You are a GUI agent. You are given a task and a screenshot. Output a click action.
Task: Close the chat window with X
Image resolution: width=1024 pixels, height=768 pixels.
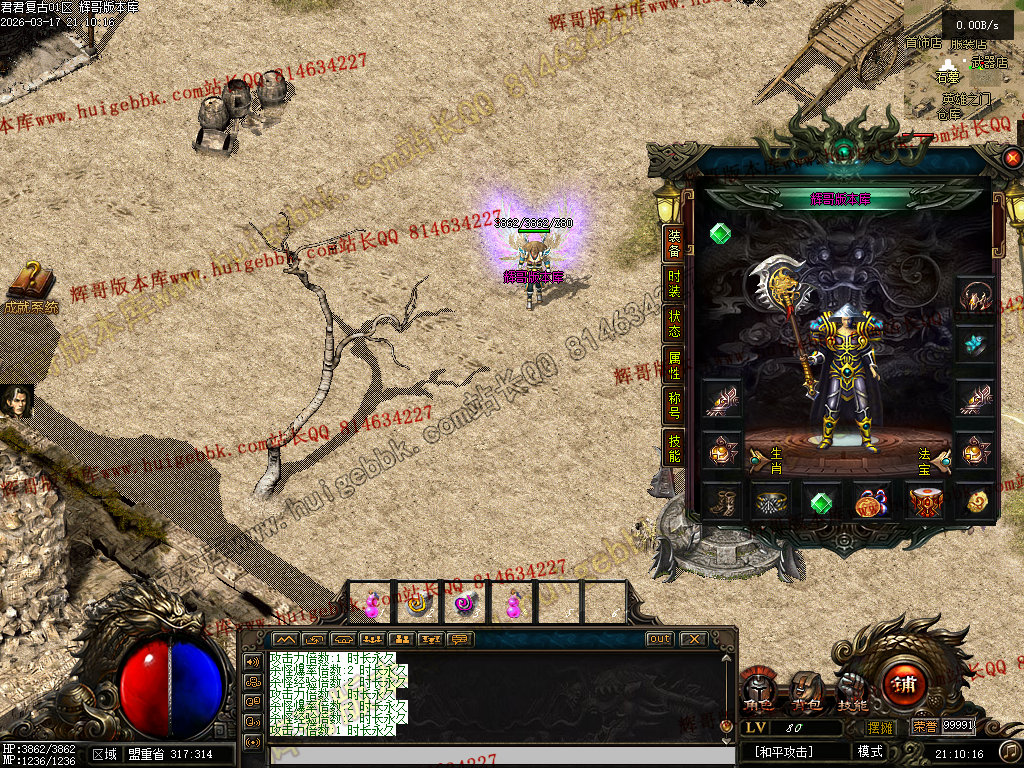click(693, 639)
